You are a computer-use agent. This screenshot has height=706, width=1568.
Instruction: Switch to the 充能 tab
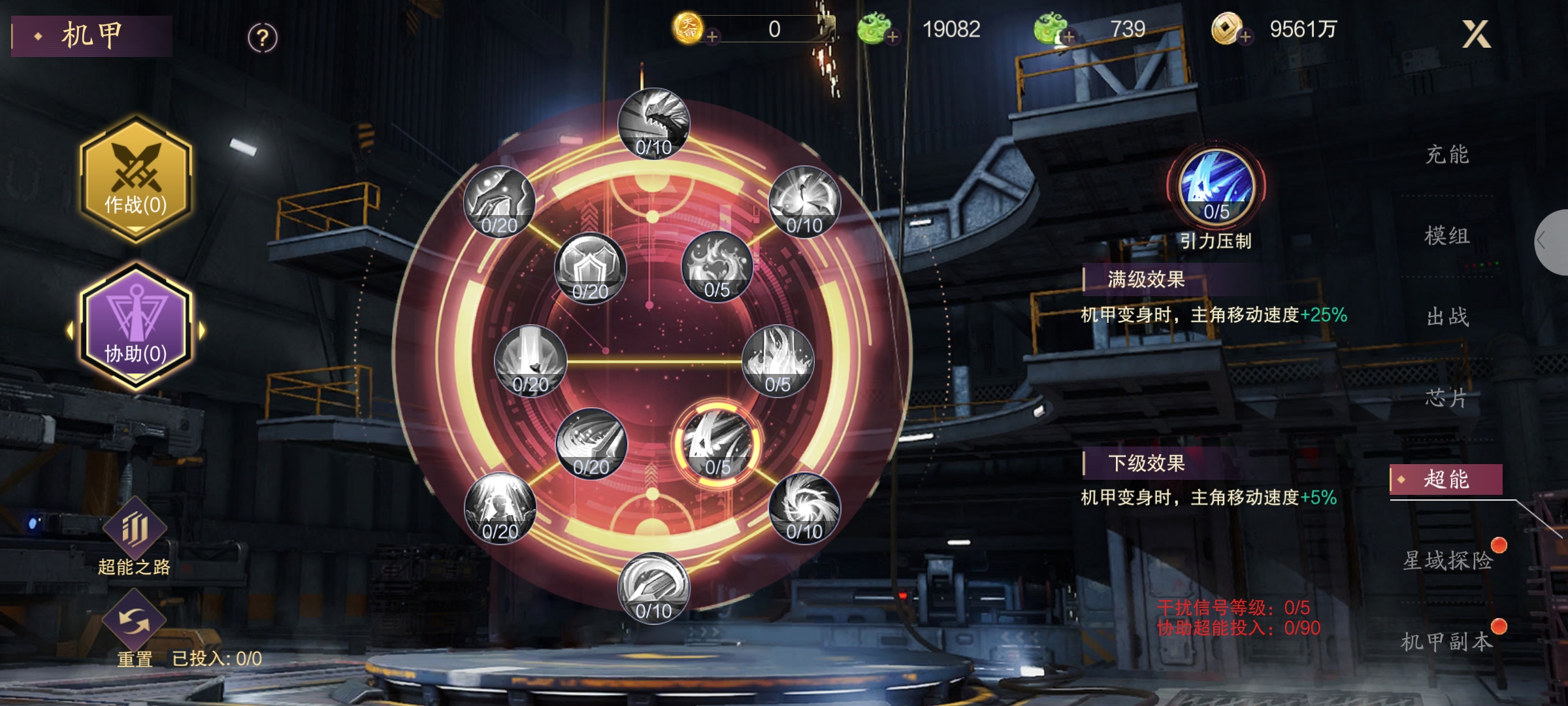click(x=1446, y=155)
